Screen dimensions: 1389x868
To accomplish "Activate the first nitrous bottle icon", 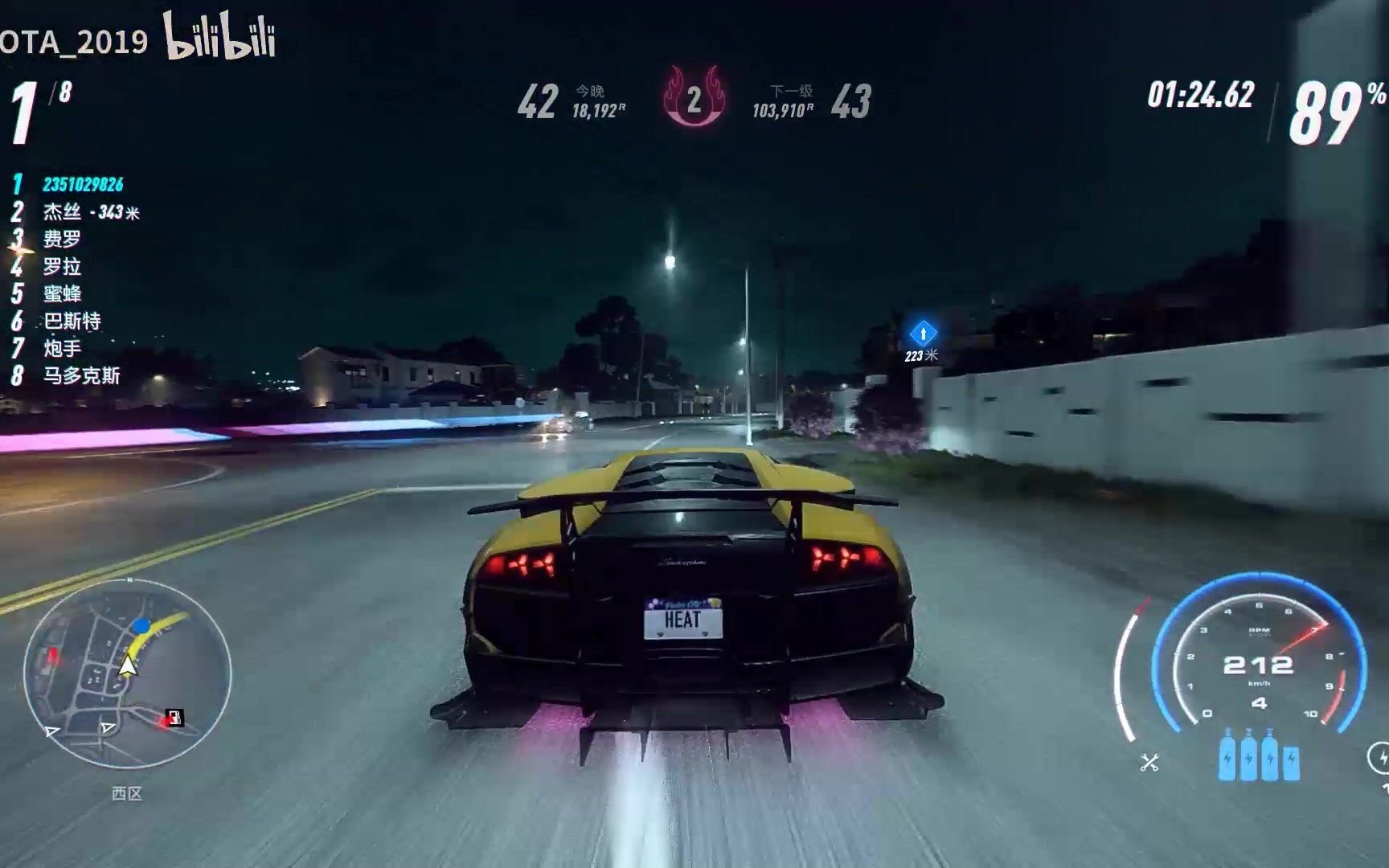I will click(x=1227, y=759).
